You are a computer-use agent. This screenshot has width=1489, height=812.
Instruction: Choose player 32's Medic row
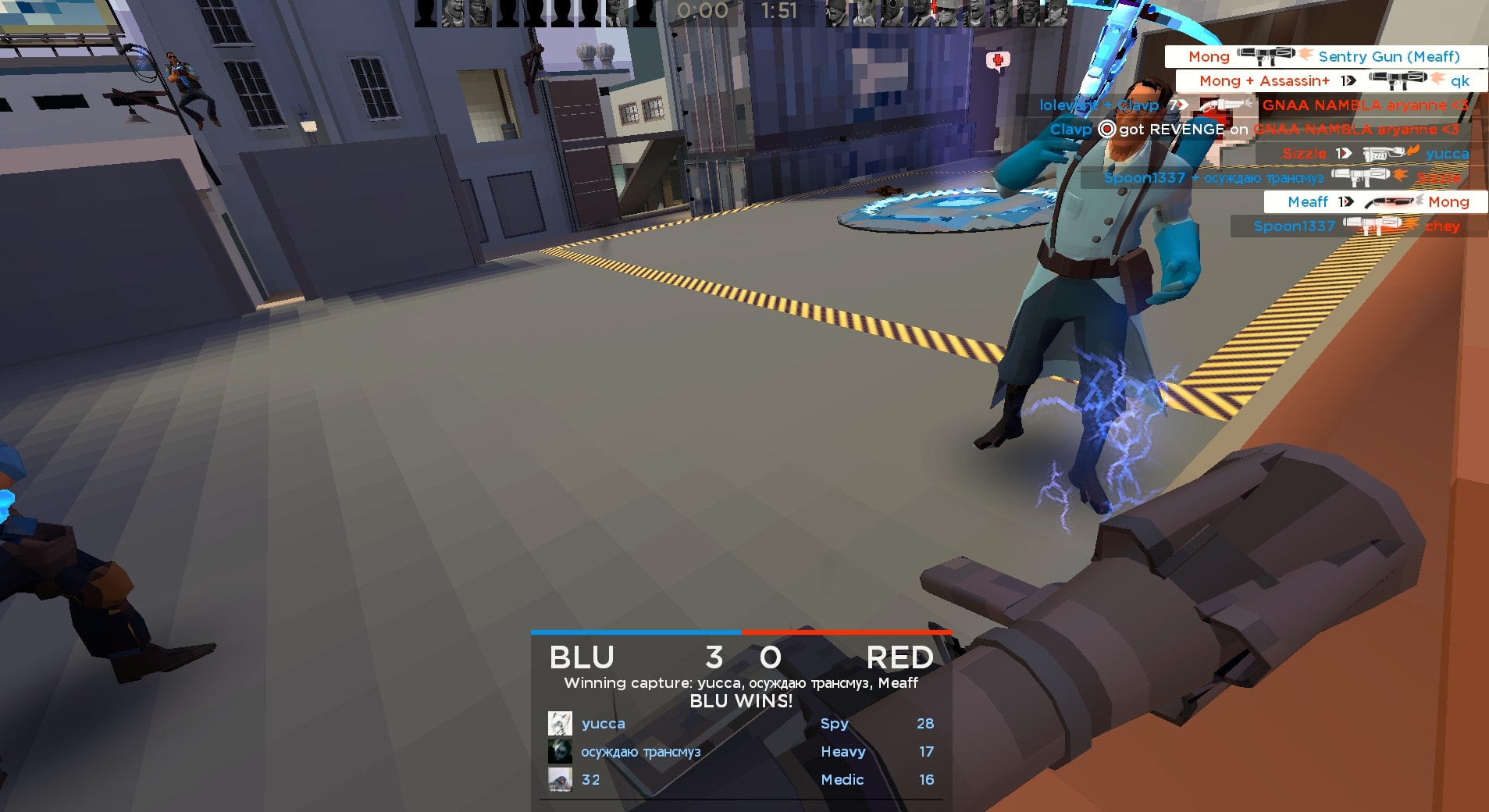pos(740,780)
